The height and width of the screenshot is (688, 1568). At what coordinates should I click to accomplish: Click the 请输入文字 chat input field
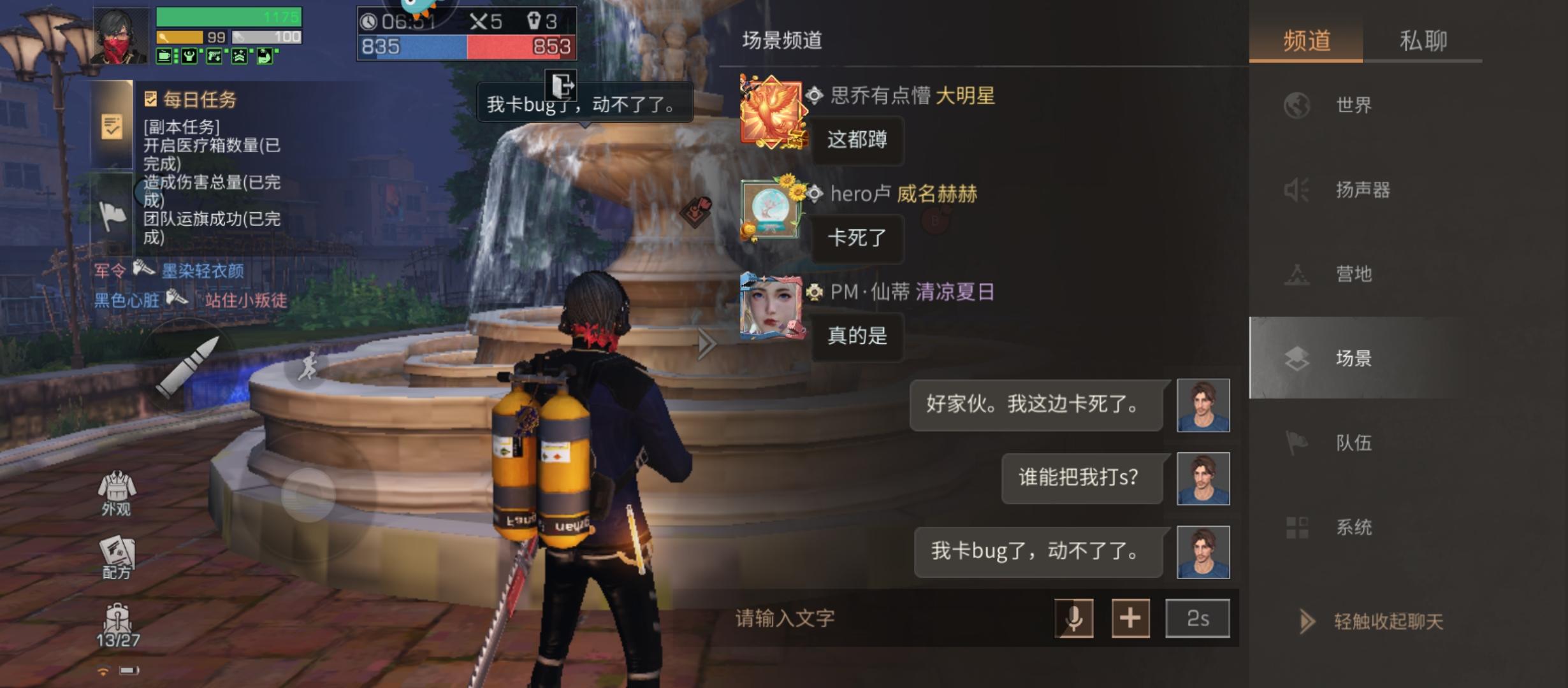click(x=829, y=618)
